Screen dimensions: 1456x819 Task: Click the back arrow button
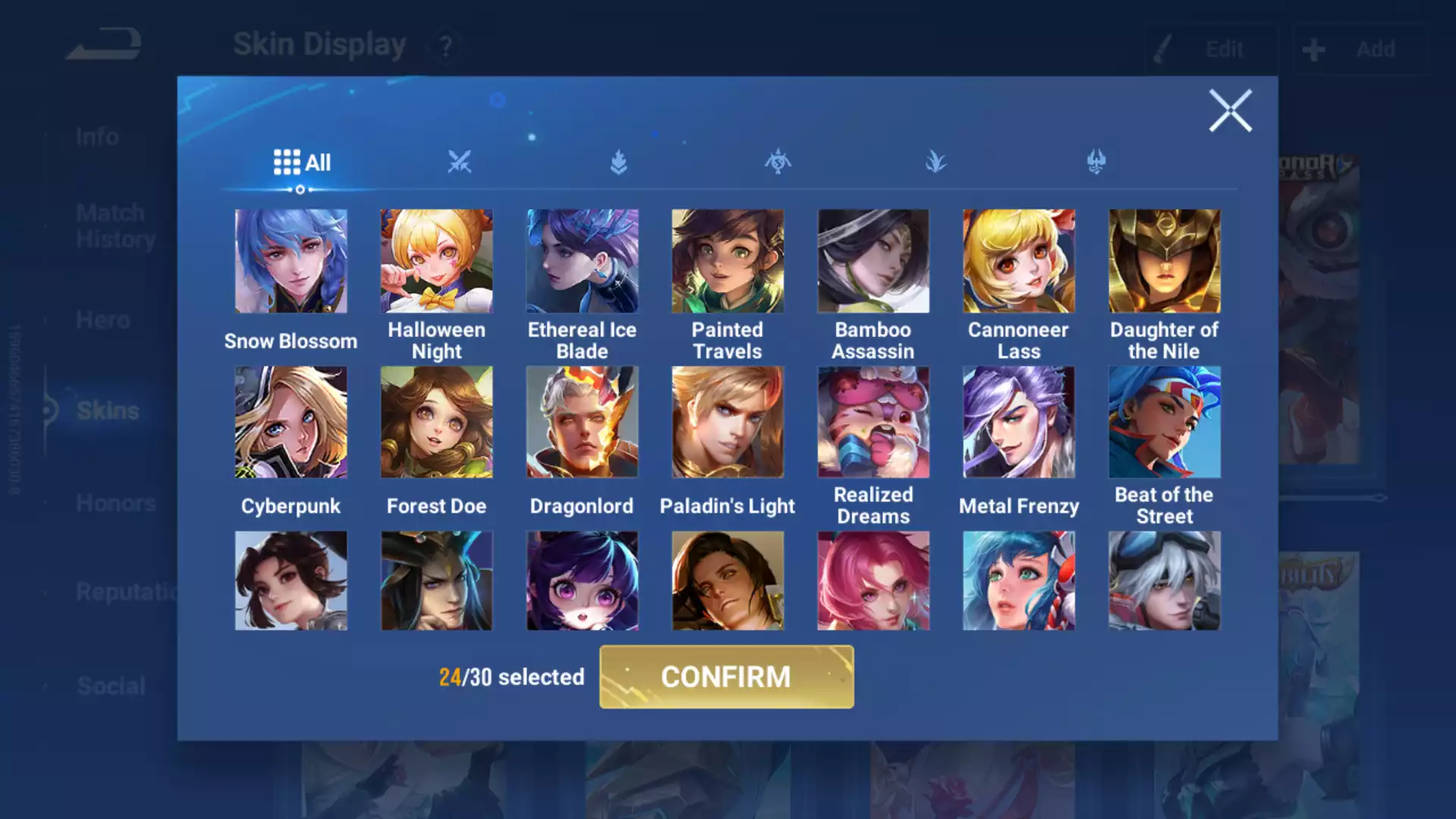[x=105, y=45]
